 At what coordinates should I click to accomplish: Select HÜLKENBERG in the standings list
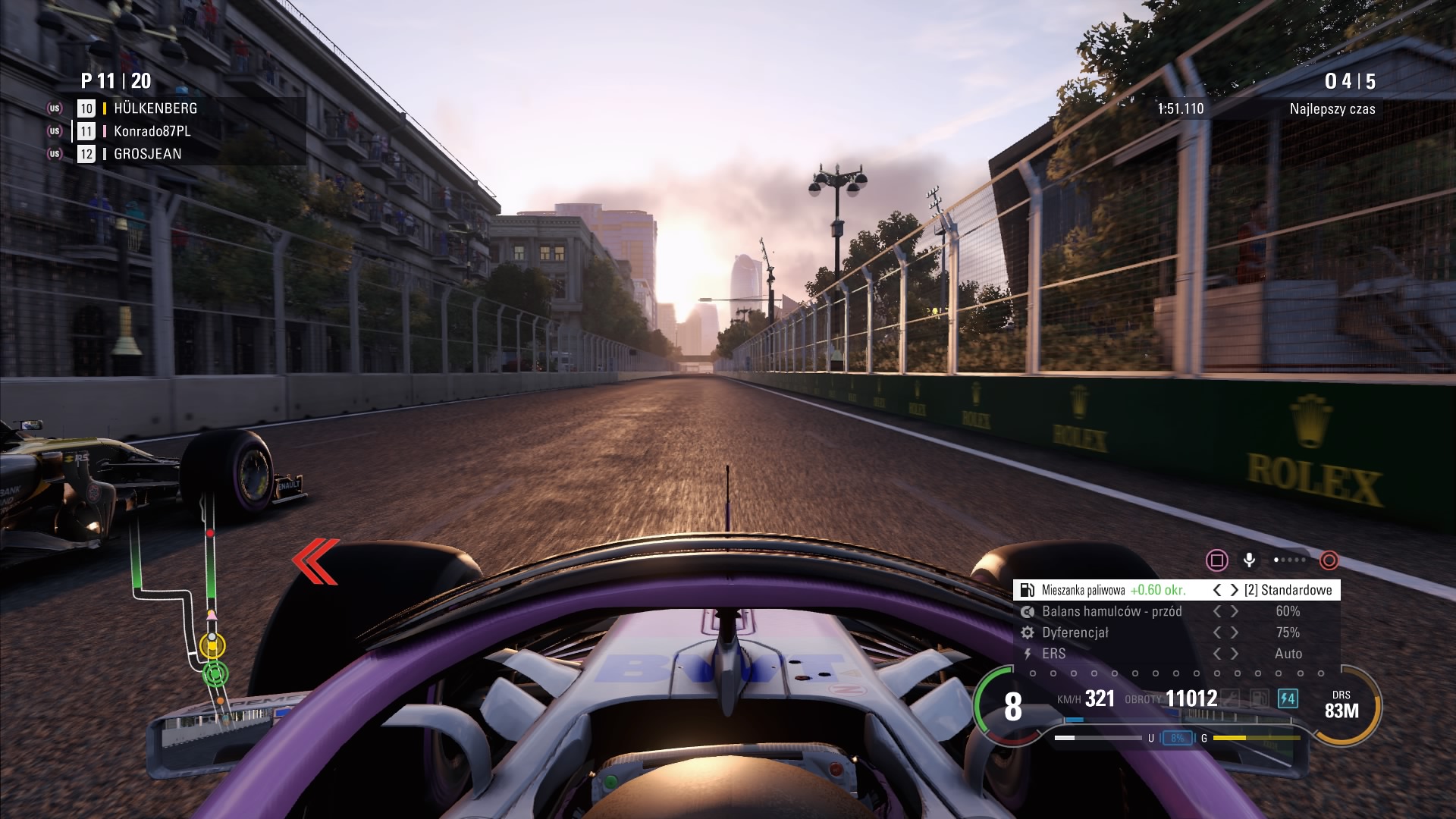tap(155, 108)
